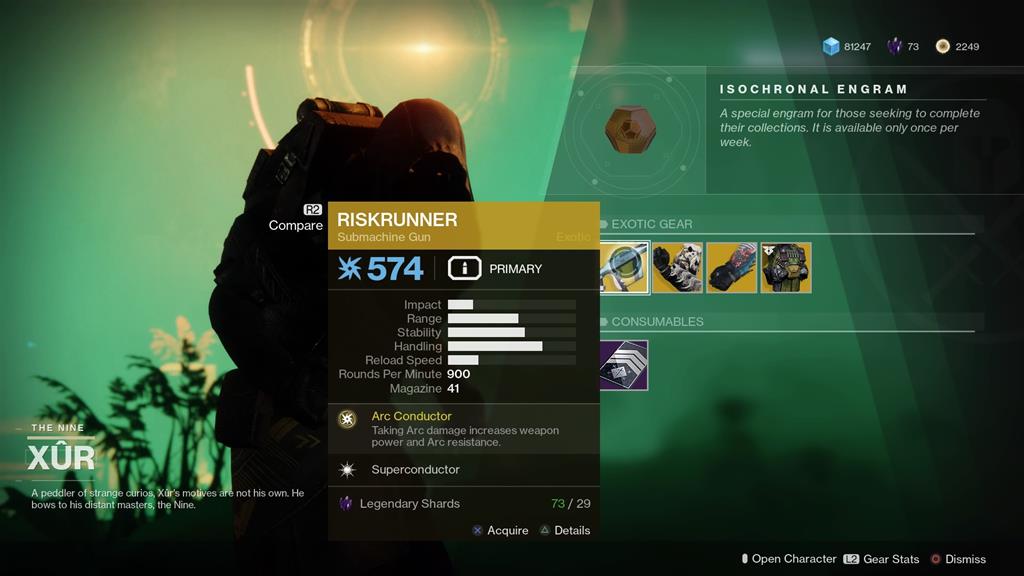
Task: Open Character screen
Action: [x=787, y=559]
